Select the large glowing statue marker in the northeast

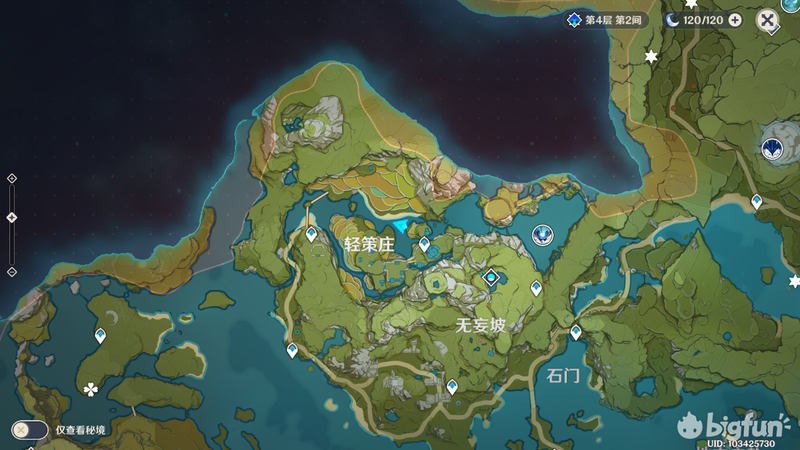coord(773,149)
